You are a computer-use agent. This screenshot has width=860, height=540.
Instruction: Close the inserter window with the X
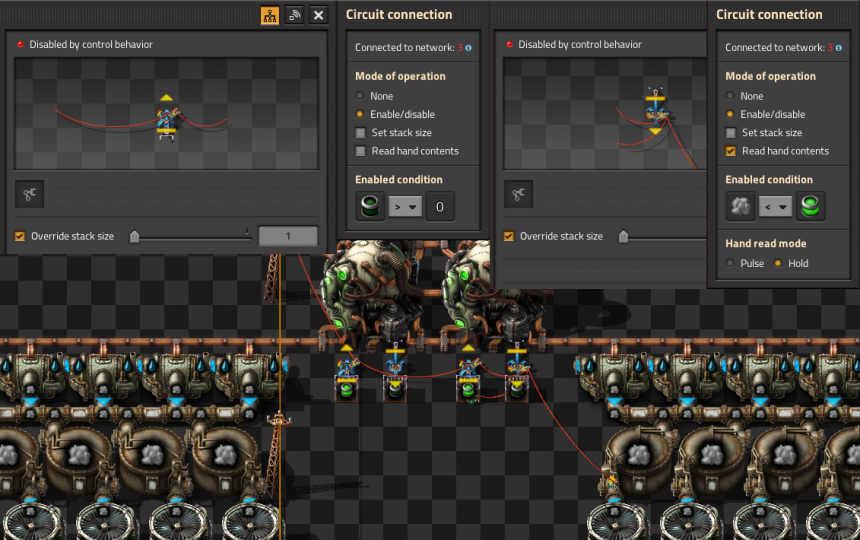pos(319,15)
